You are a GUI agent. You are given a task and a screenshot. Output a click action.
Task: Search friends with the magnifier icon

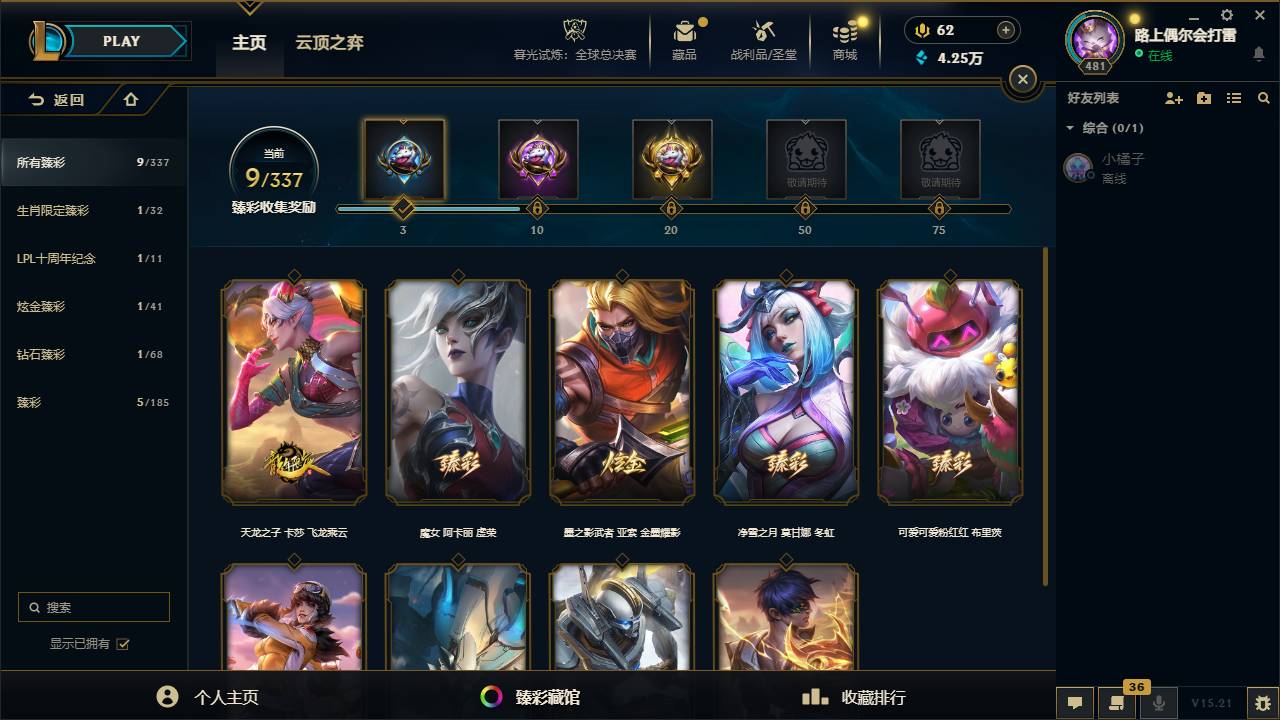tap(1263, 97)
